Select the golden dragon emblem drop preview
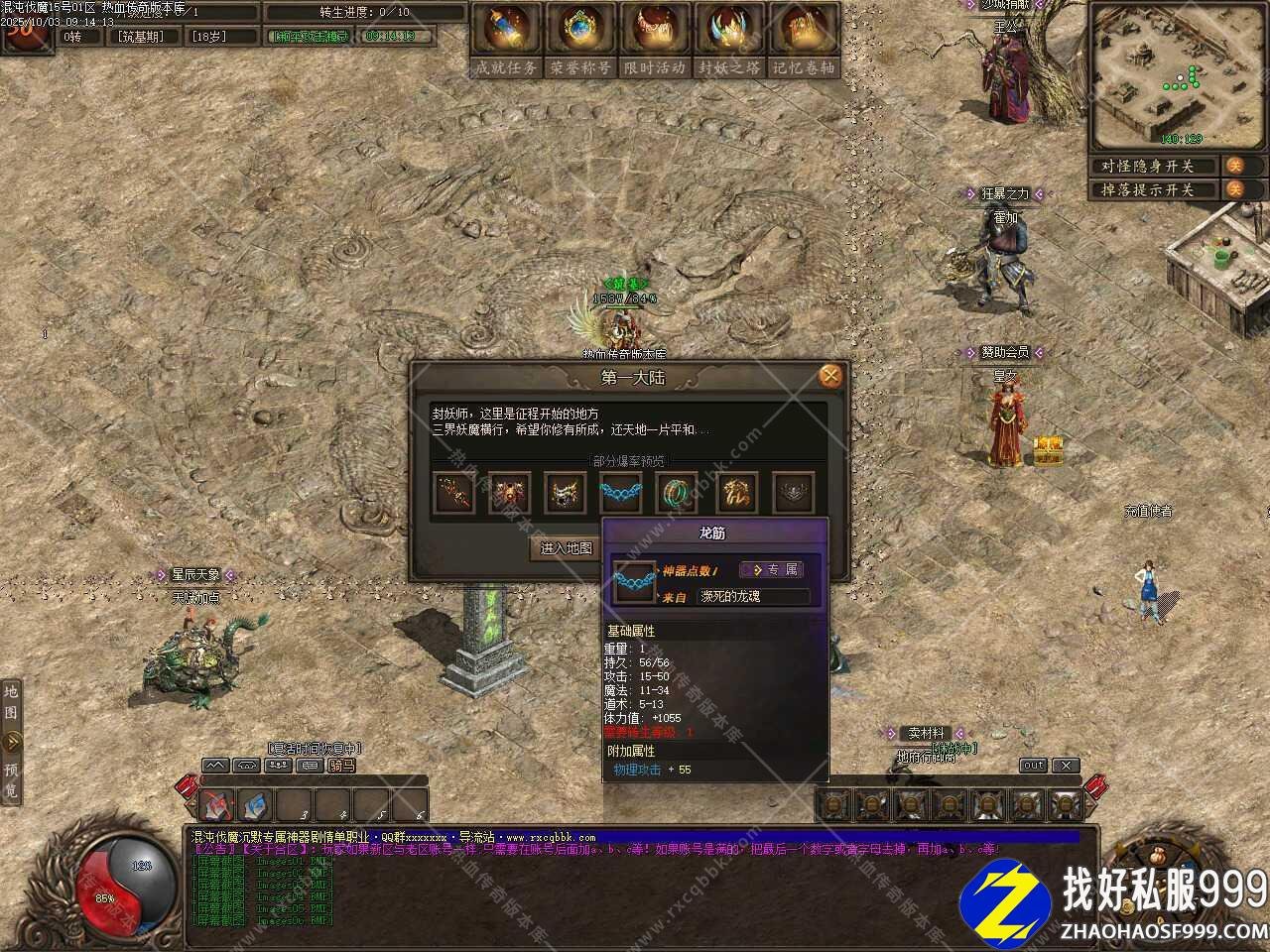The width and height of the screenshot is (1270, 952). click(x=735, y=493)
